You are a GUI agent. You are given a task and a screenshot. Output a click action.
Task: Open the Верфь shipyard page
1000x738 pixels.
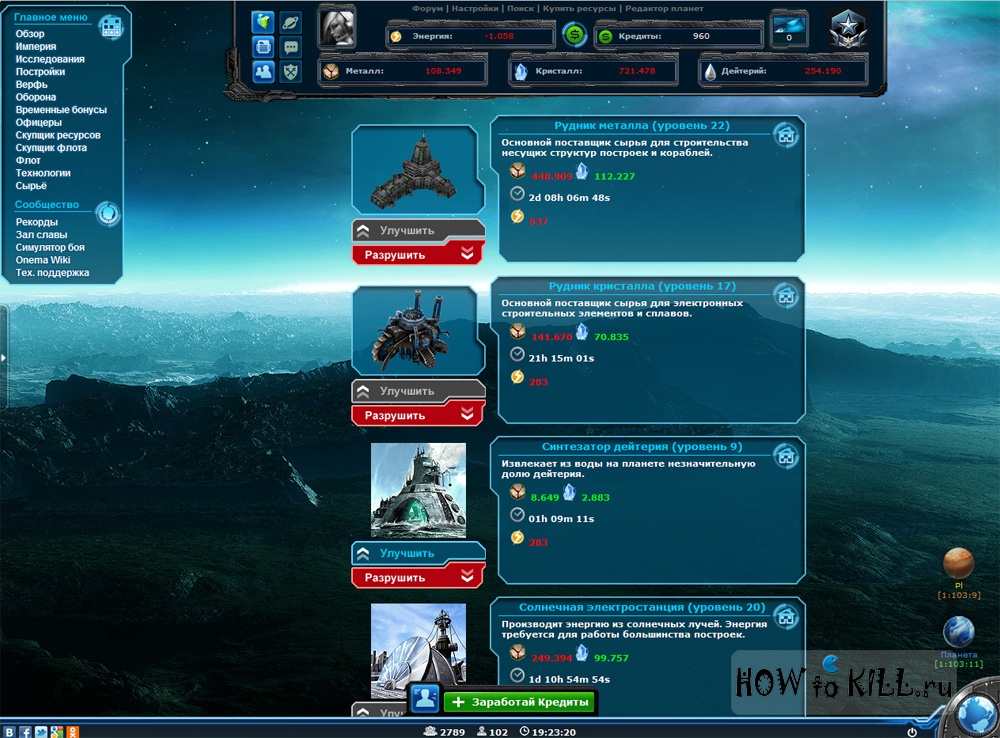pos(31,85)
